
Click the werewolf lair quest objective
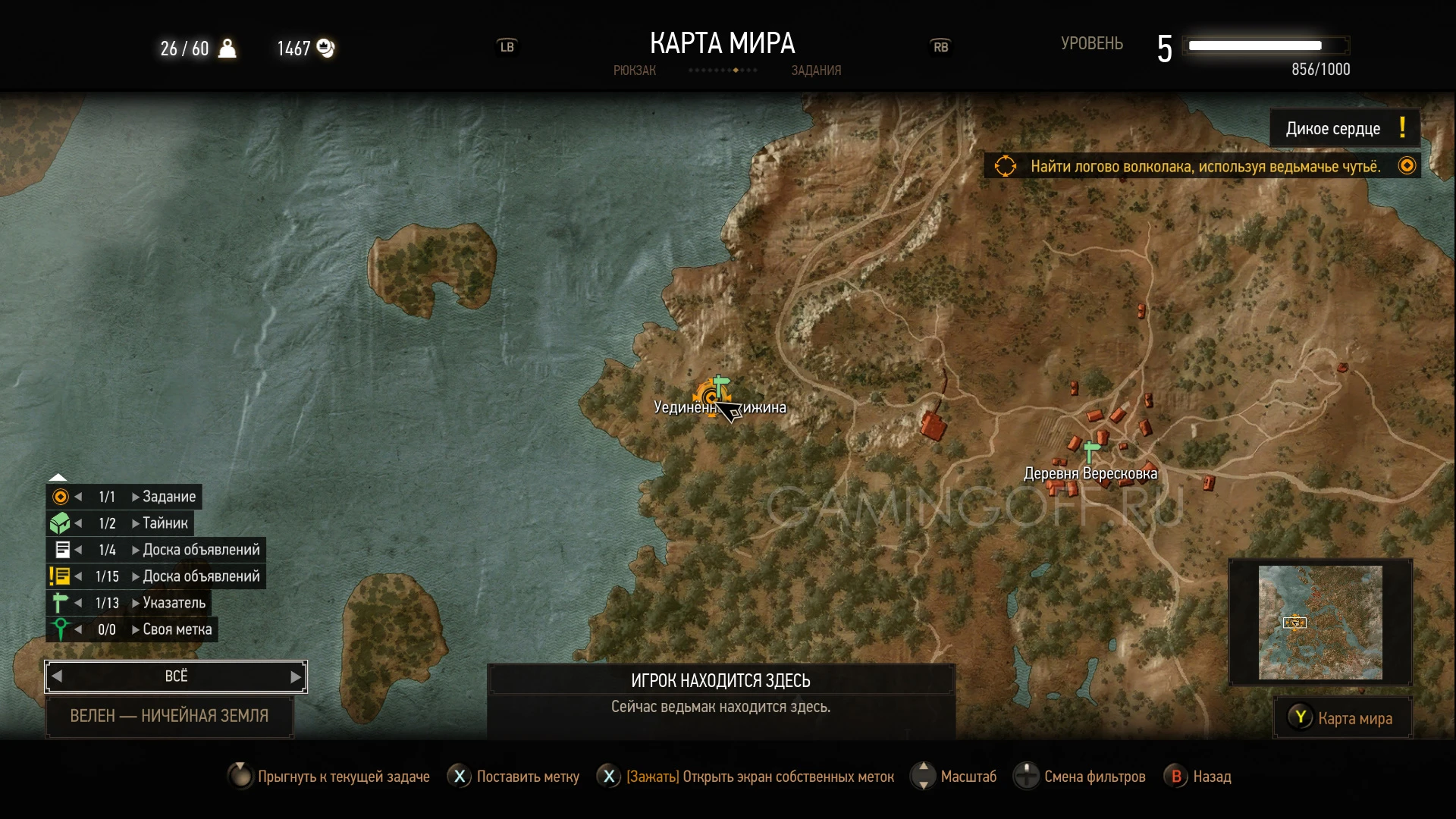coord(1204,166)
